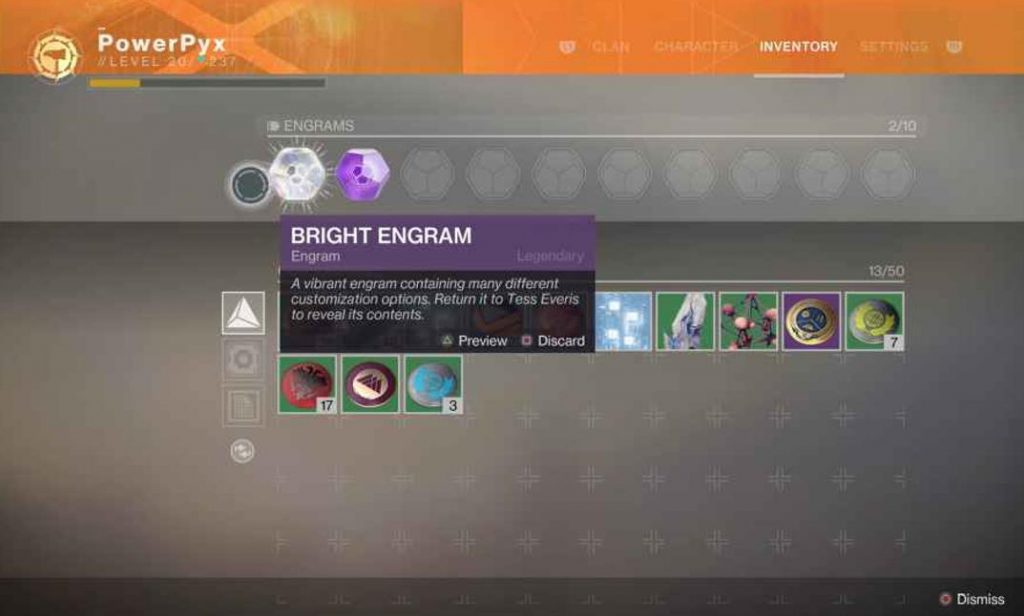Click the dark ring icon beside the engrams
Image resolution: width=1024 pixels, height=616 pixels.
(x=248, y=185)
